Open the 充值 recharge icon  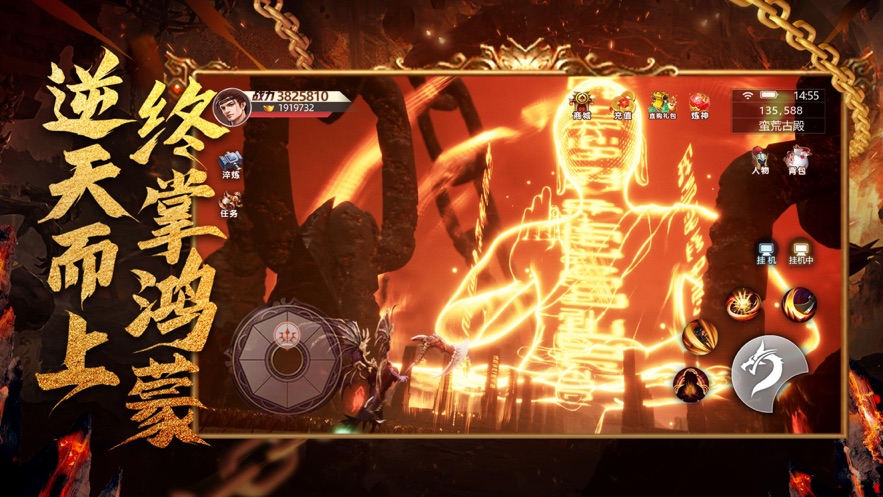click(x=622, y=104)
